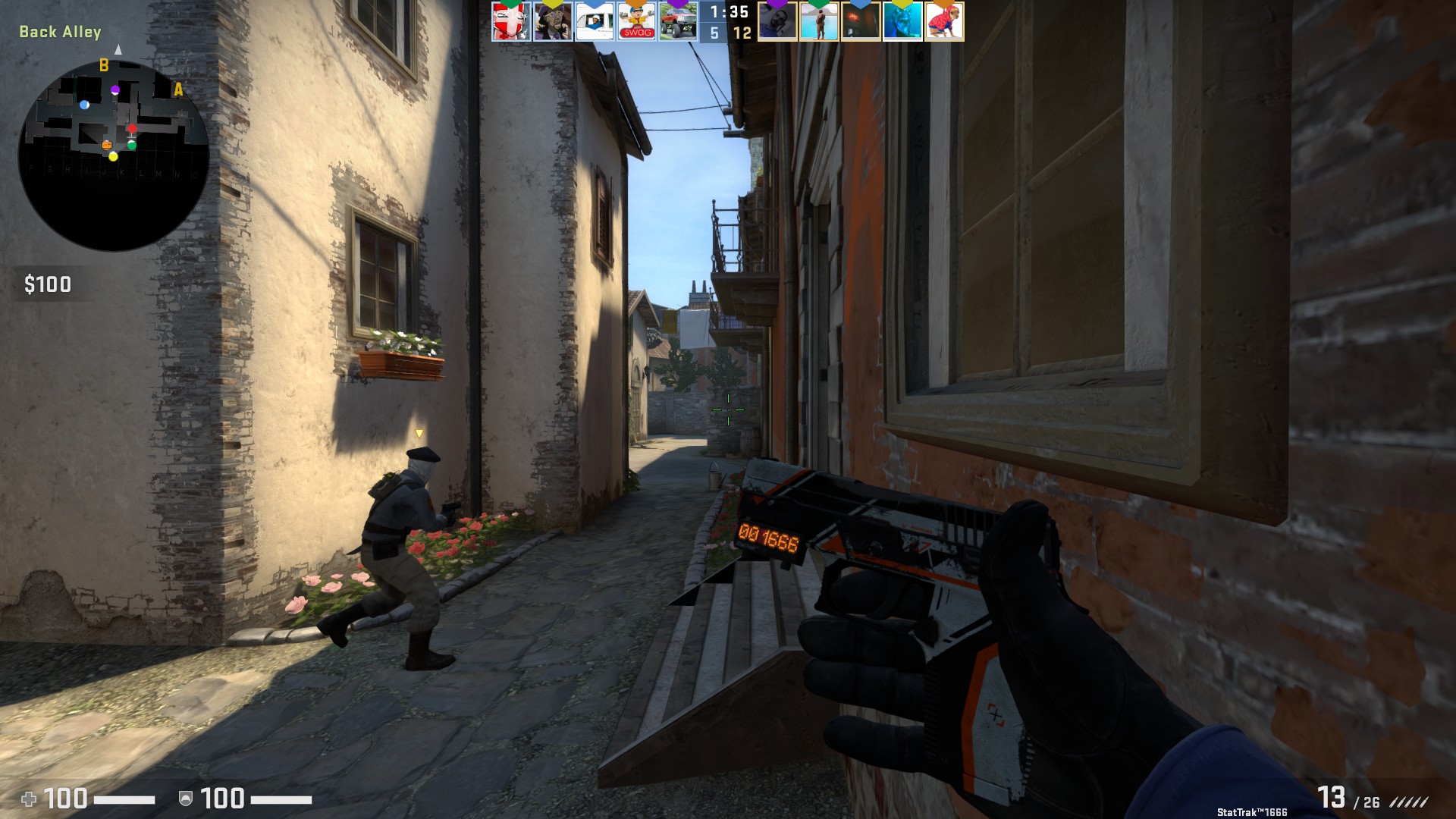Click the circular radar minimap
This screenshot has height=819, width=1456.
(114, 155)
